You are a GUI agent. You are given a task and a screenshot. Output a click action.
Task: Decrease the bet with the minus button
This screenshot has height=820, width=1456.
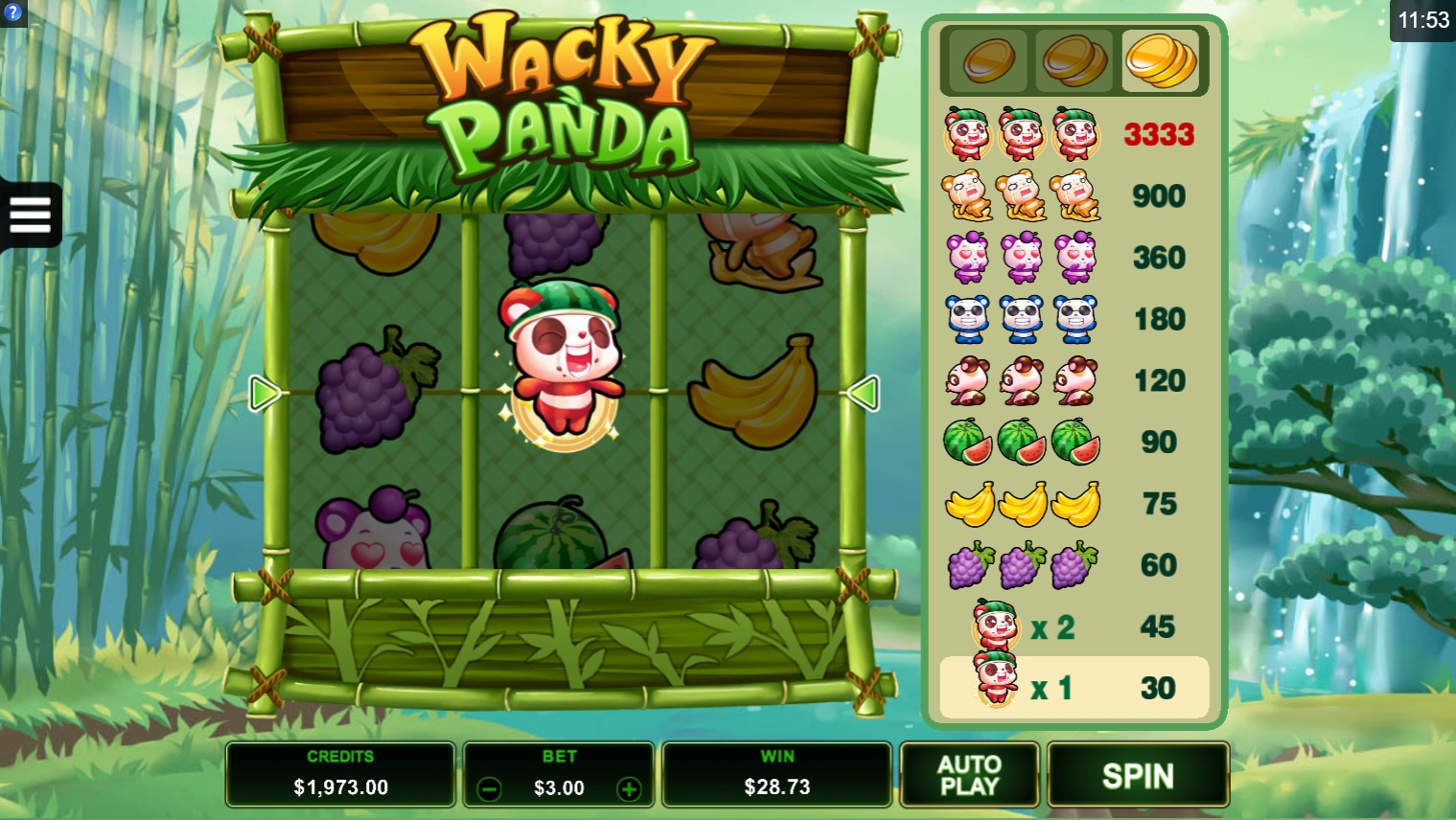(x=489, y=788)
